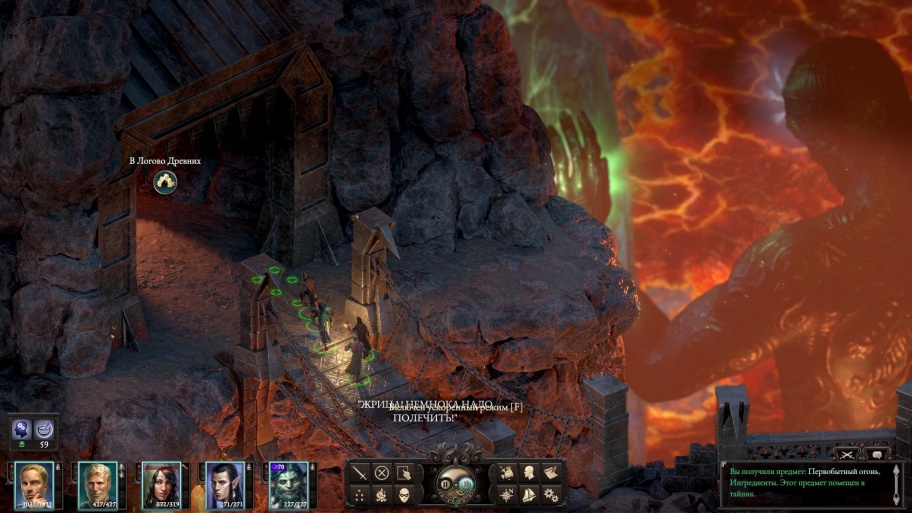Screen dimensions: 912x513
Task: Open the inventory bag icon
Action: (x=506, y=472)
